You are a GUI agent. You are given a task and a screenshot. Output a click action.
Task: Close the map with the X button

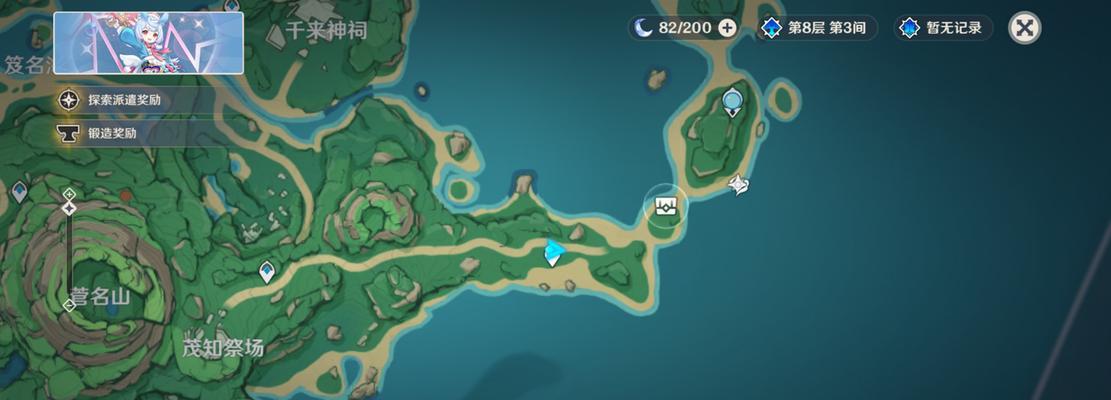click(1024, 27)
